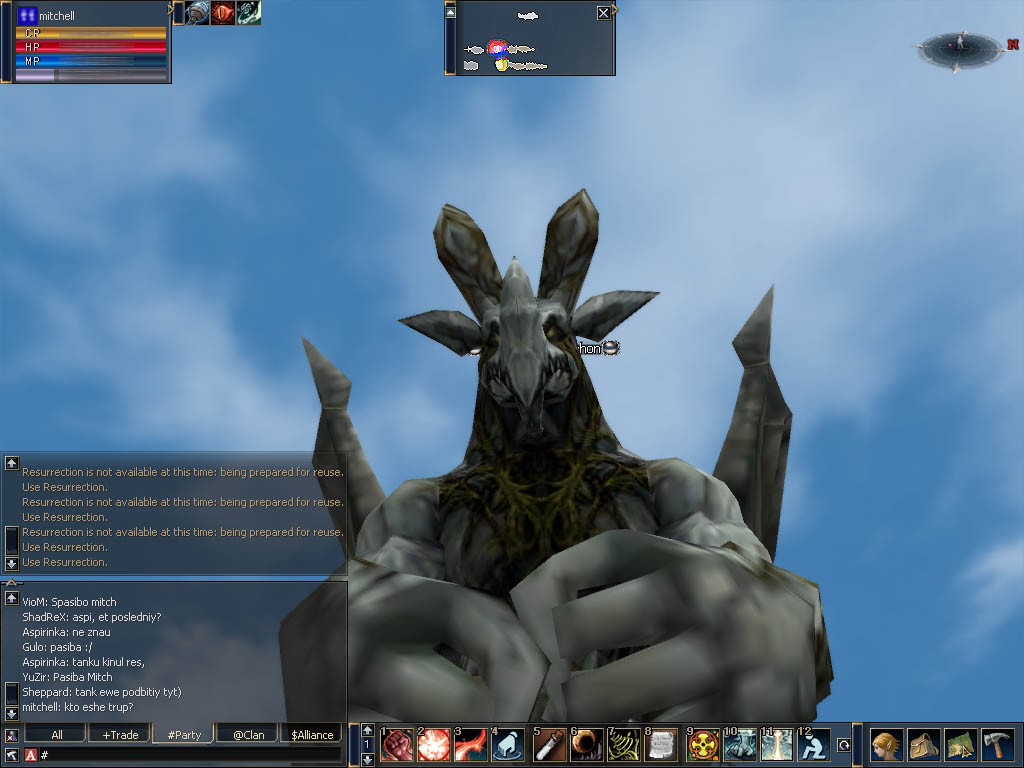The height and width of the screenshot is (768, 1024).
Task: Open the character status menu portrait icon
Action: coord(886,745)
